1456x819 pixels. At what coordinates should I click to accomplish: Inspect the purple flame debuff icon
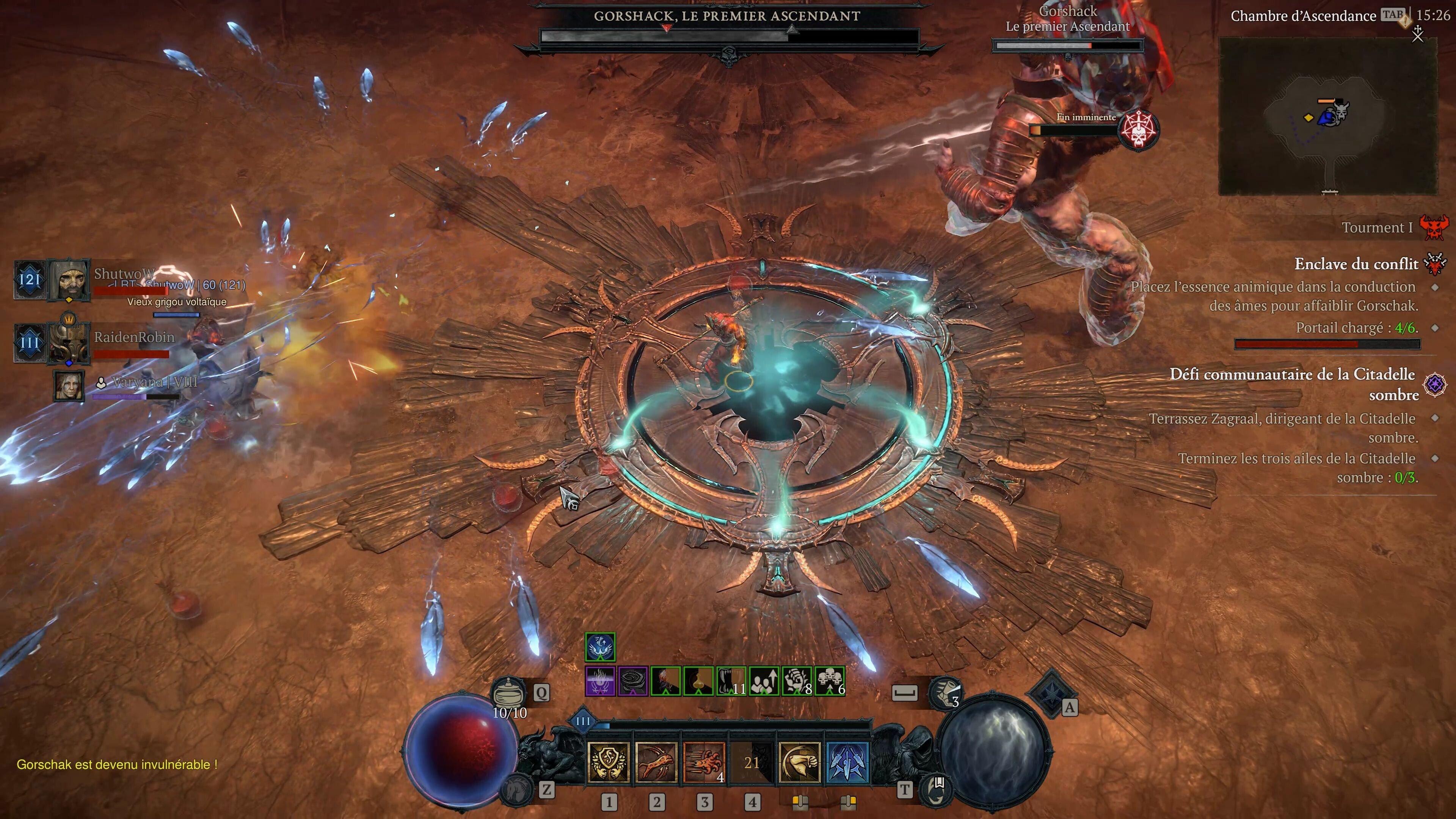(x=600, y=681)
